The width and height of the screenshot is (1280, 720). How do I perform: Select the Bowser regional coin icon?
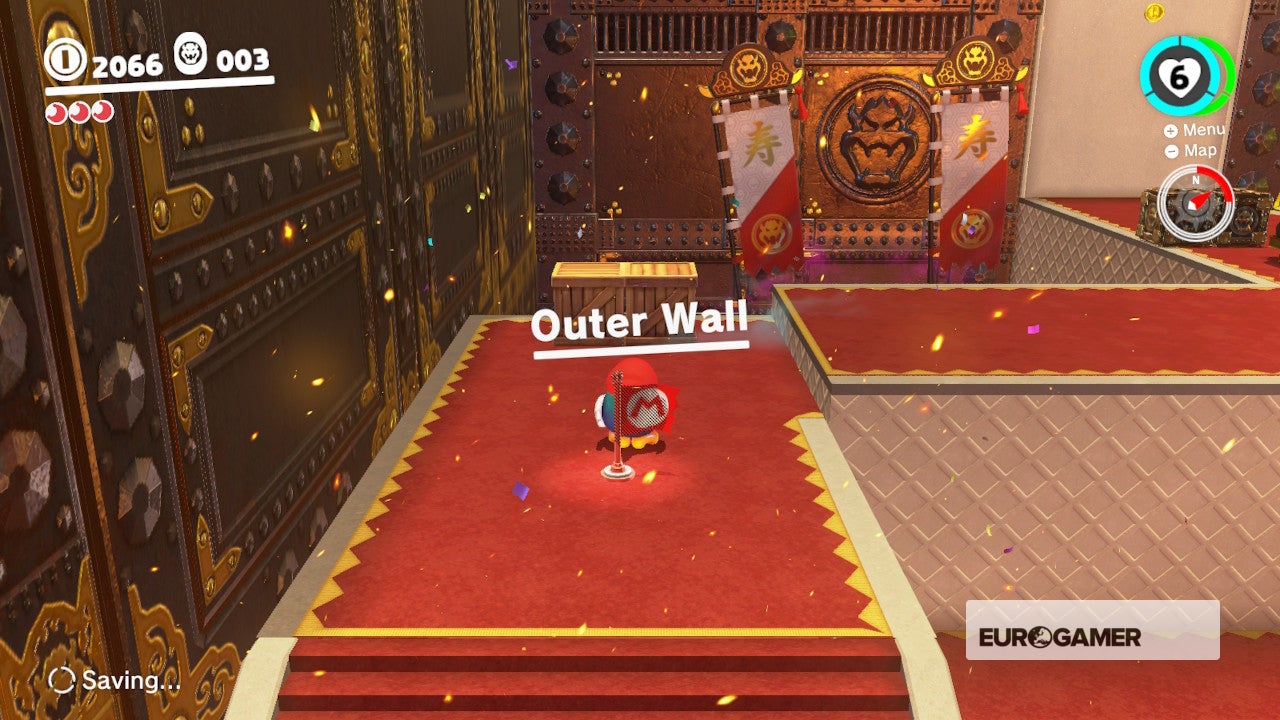pos(190,56)
